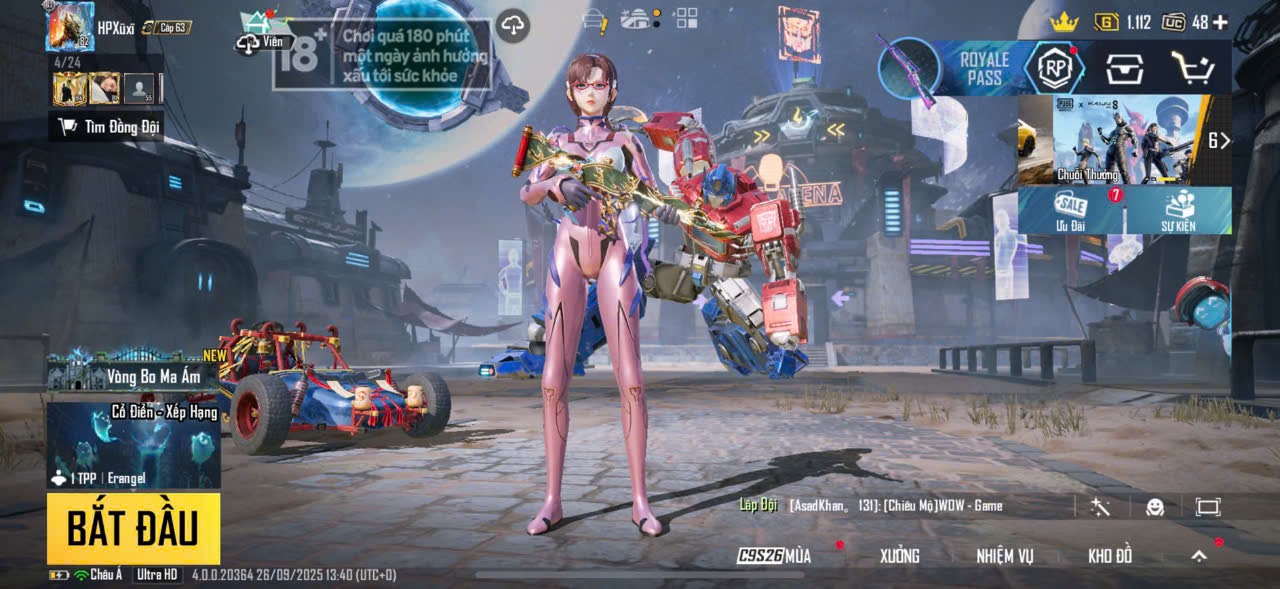Open the Vòng Bo Ma Ám event banner
Screen dimensions: 1280x589
[133, 376]
